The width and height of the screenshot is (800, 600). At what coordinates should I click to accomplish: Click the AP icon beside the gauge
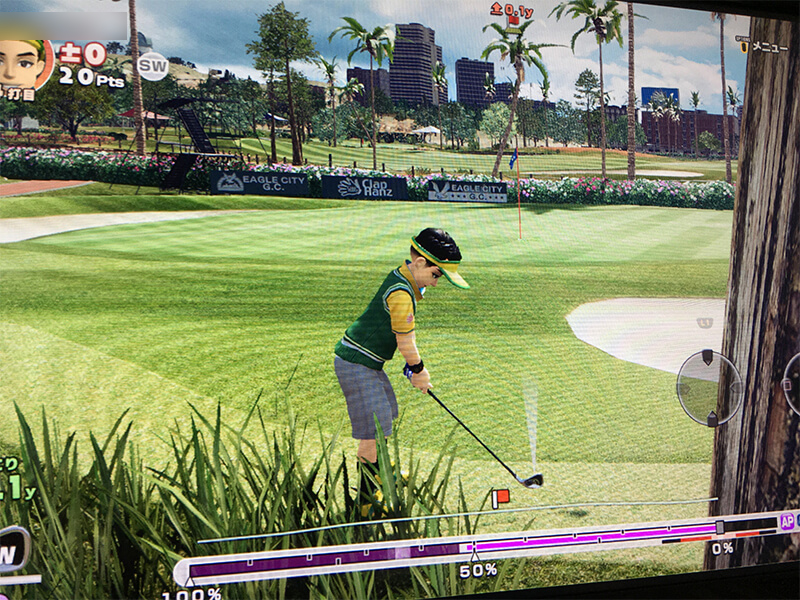tap(787, 521)
